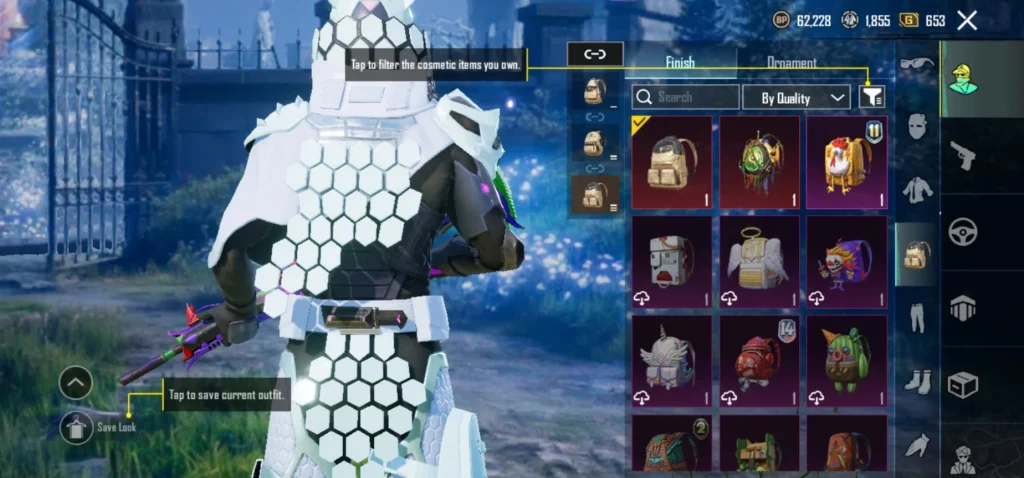Open the steering wheel vehicle section

point(963,232)
